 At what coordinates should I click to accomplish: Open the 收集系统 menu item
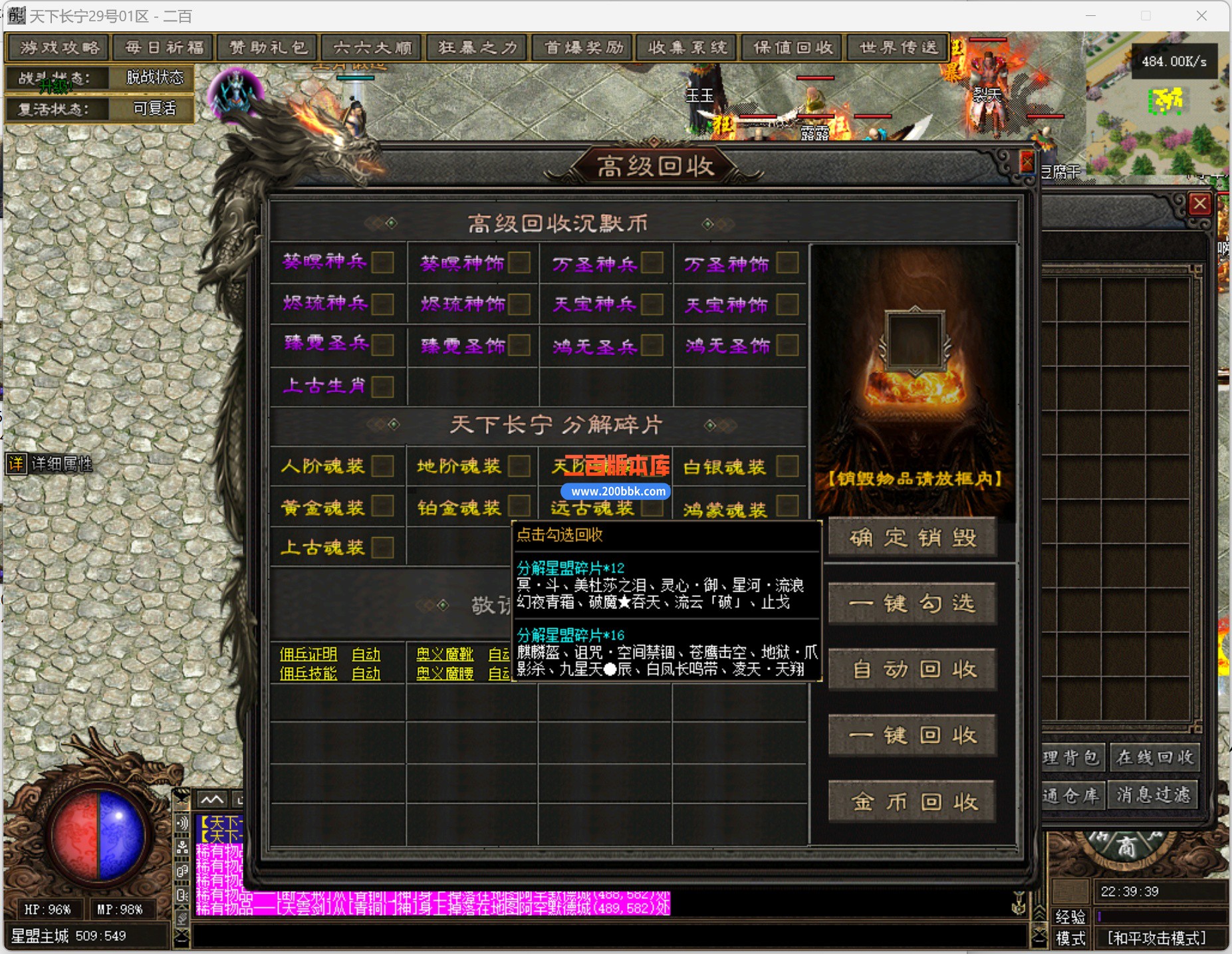(x=686, y=47)
